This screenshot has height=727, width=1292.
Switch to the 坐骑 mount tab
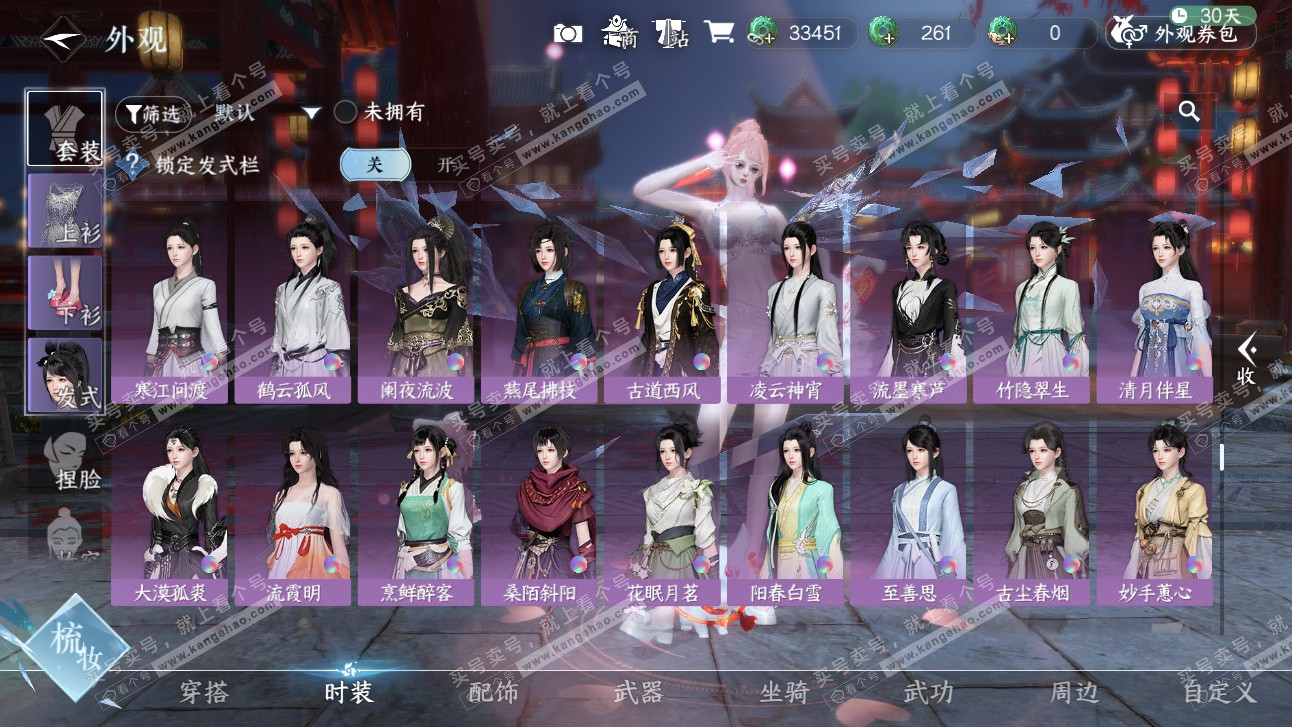click(783, 692)
